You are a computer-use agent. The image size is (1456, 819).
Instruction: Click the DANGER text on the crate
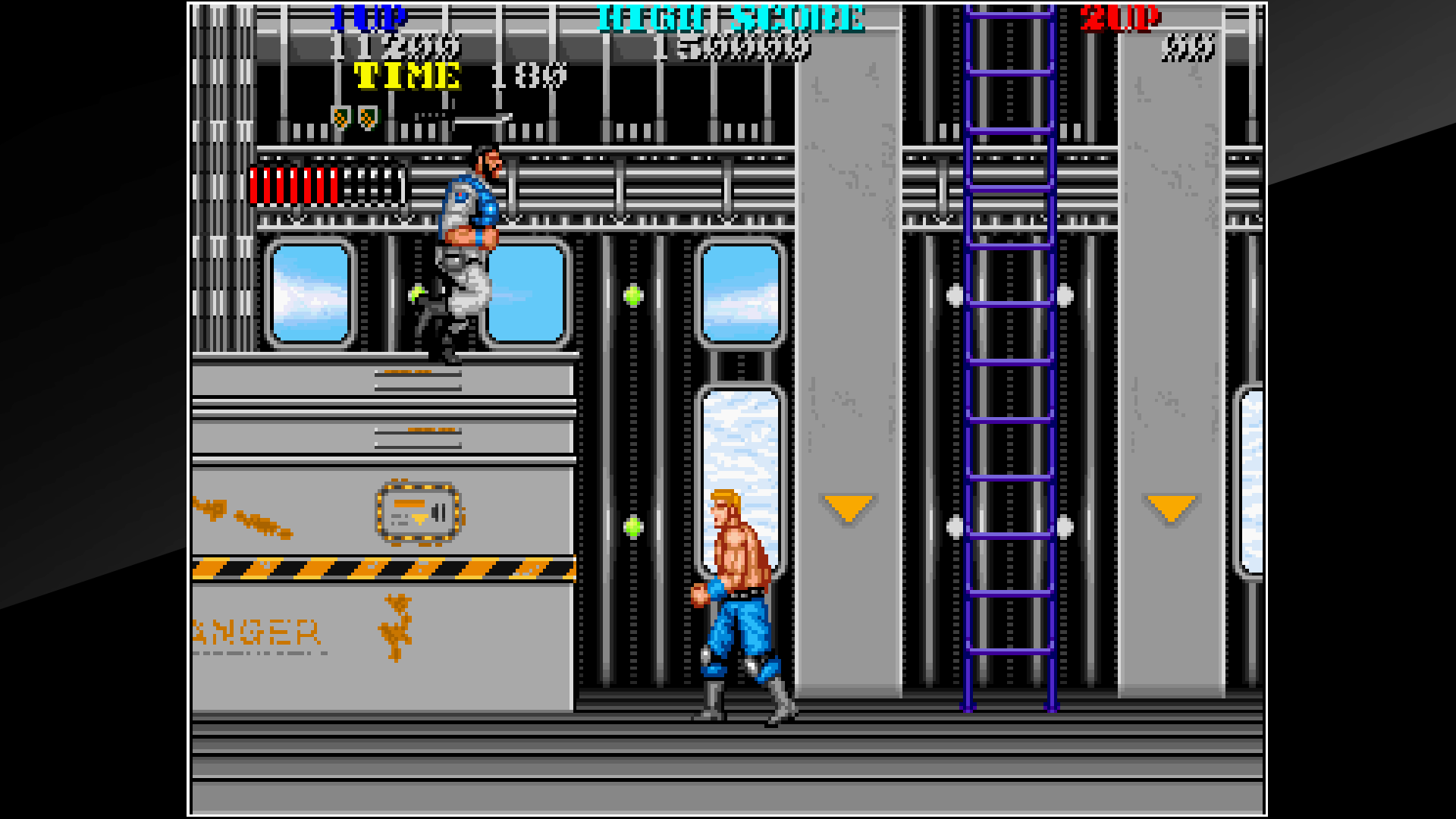[x=258, y=633]
